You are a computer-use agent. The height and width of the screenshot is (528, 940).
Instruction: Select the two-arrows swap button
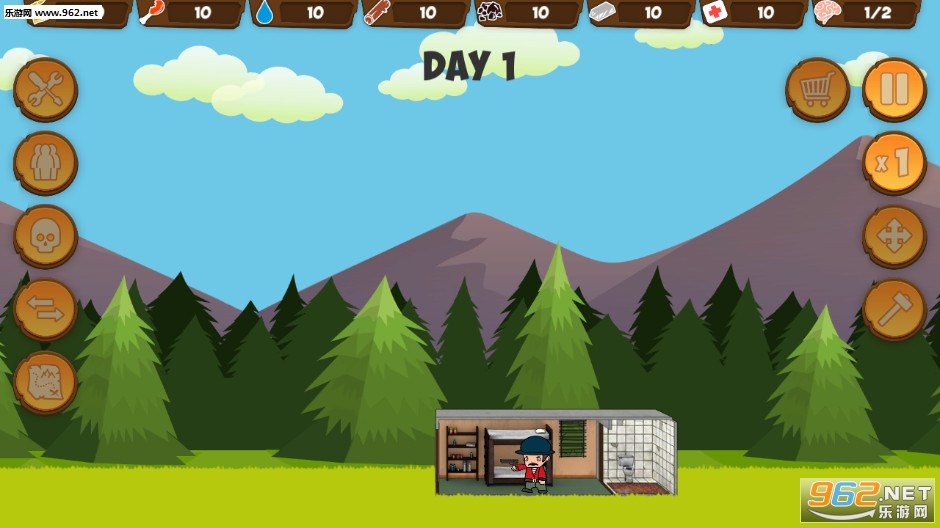(x=45, y=310)
